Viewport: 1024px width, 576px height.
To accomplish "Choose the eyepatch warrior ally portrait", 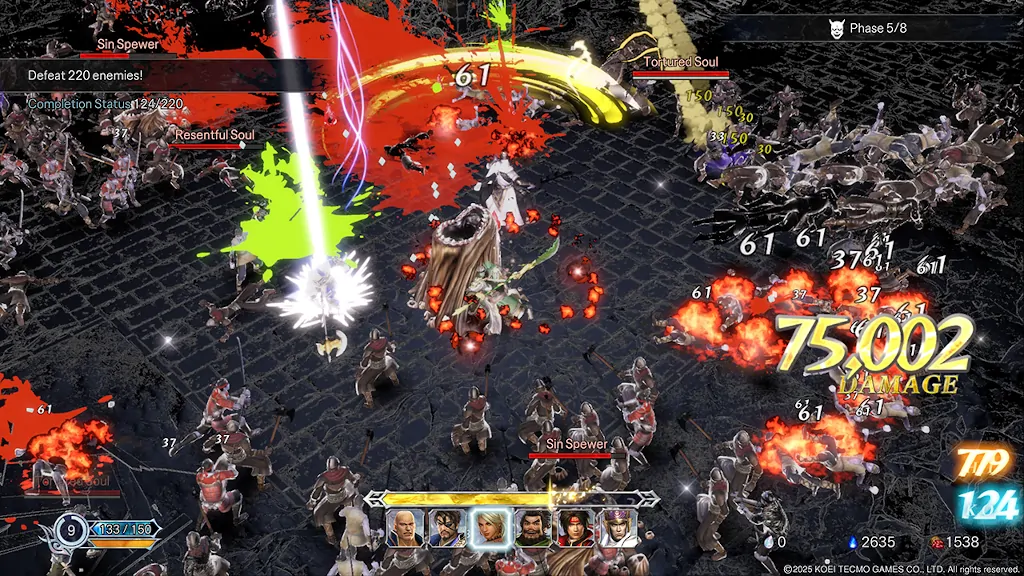I will (447, 527).
